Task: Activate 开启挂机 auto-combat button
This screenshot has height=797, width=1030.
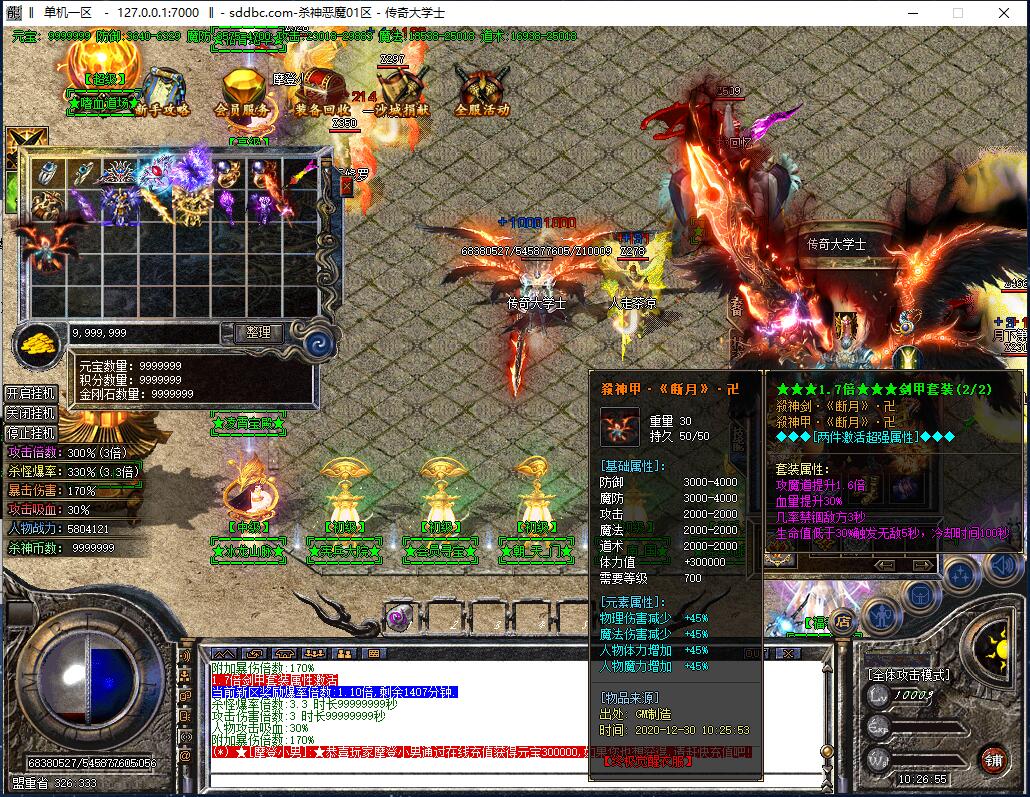Action: pos(31,393)
